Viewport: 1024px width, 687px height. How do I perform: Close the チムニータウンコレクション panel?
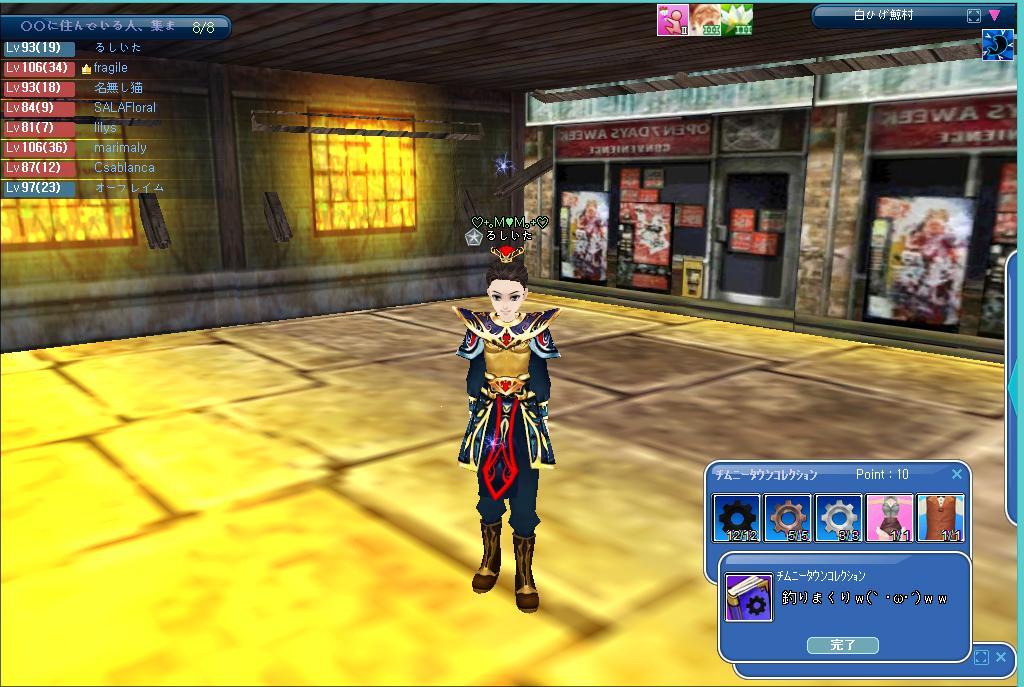pos(957,475)
